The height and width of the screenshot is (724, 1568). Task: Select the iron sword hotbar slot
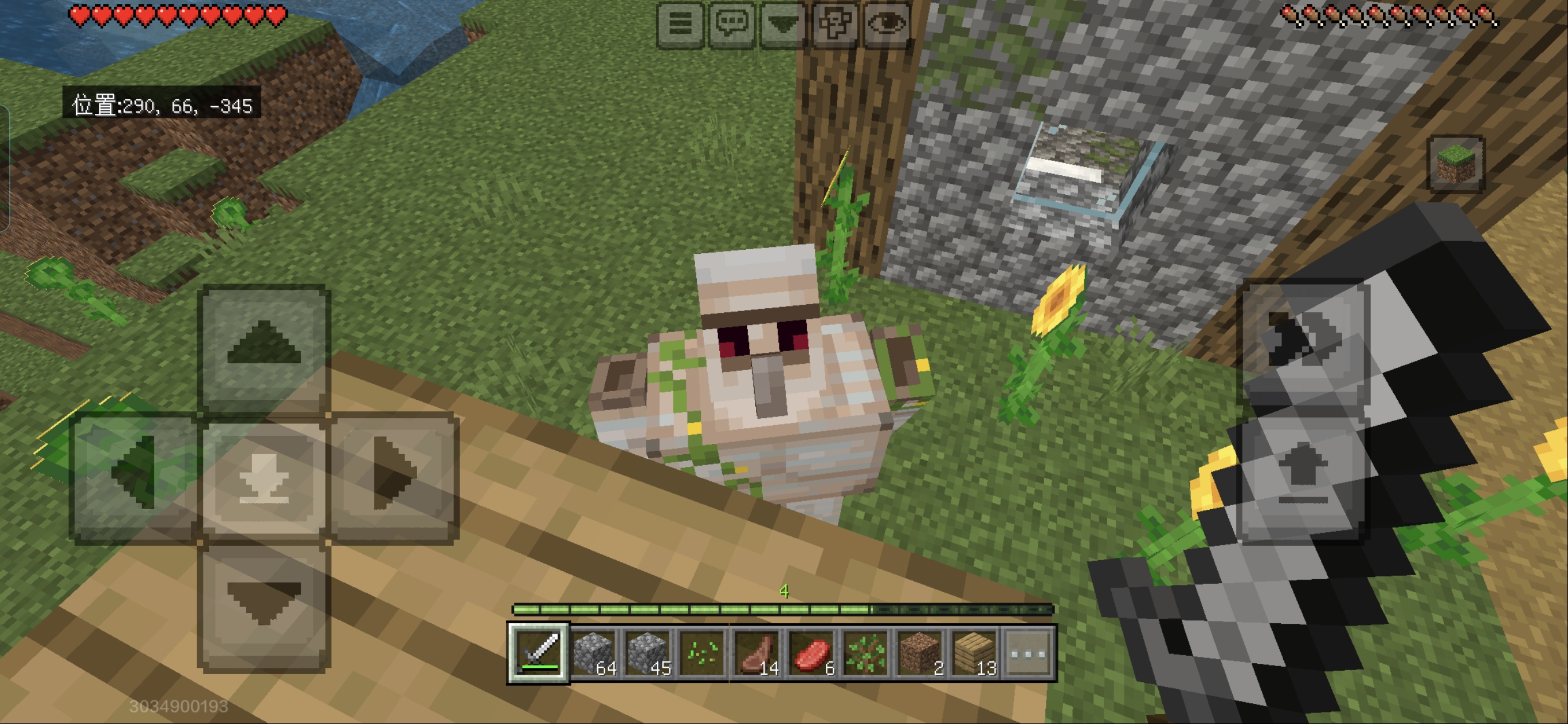pyautogui.click(x=538, y=653)
